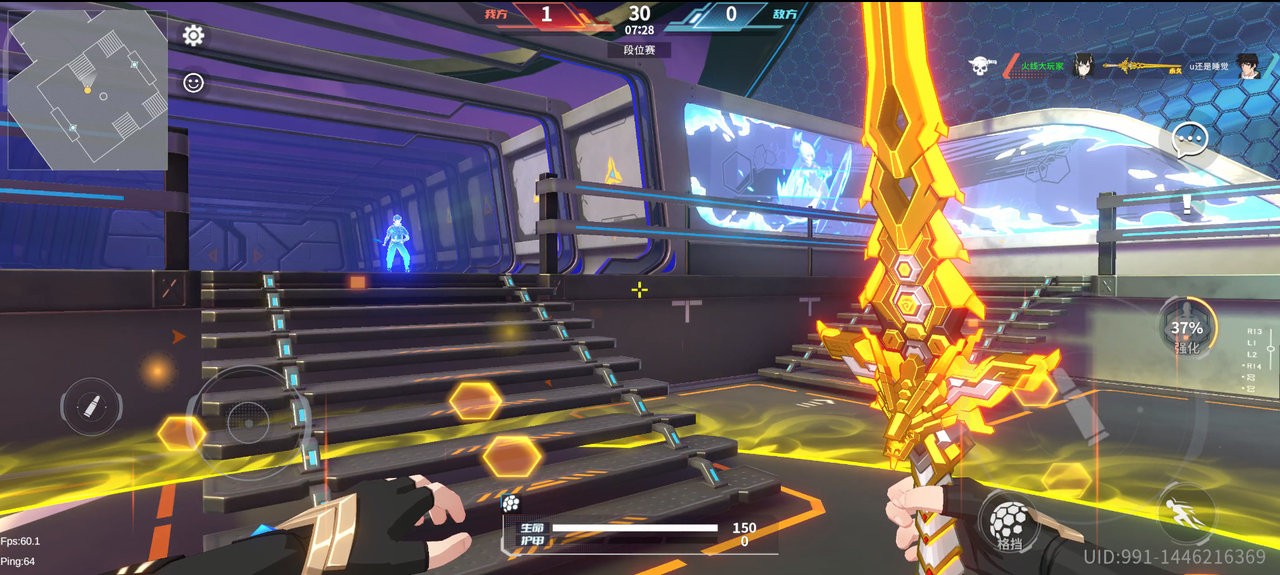Image resolution: width=1280 pixels, height=575 pixels.
Task: Tap the hex item icon above health bar
Action: [511, 503]
